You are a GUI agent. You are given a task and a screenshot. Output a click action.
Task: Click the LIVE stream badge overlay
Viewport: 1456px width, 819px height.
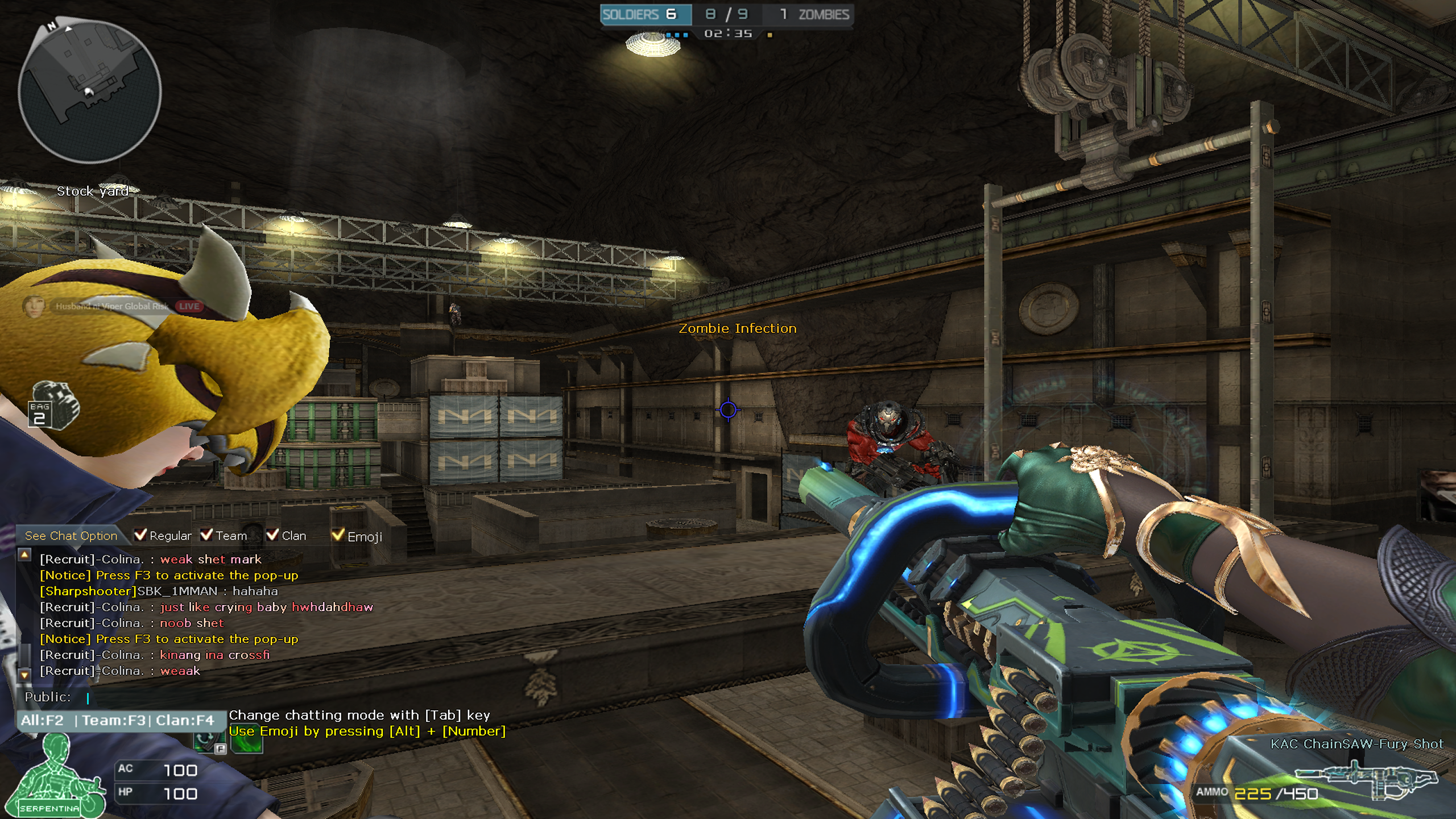point(189,307)
